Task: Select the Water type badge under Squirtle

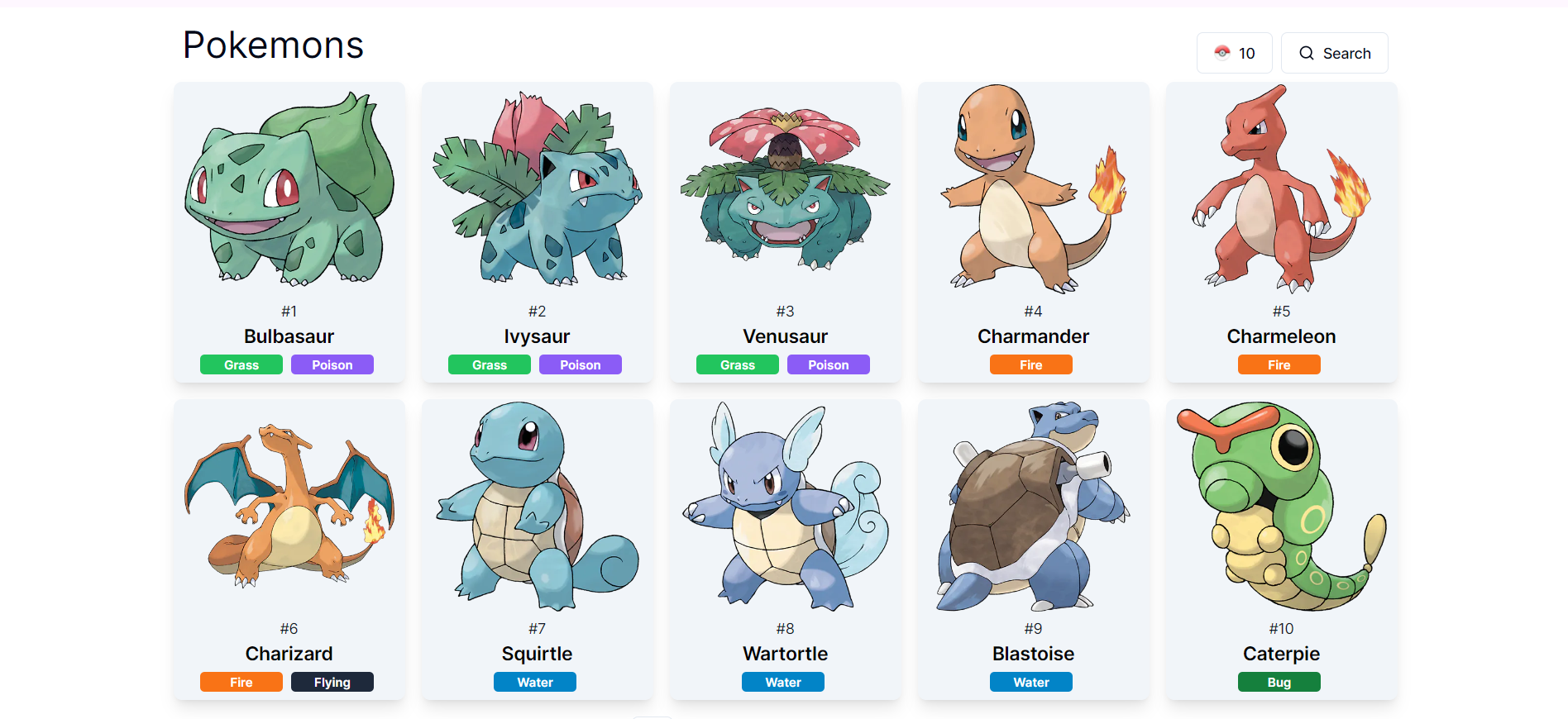Action: click(534, 681)
